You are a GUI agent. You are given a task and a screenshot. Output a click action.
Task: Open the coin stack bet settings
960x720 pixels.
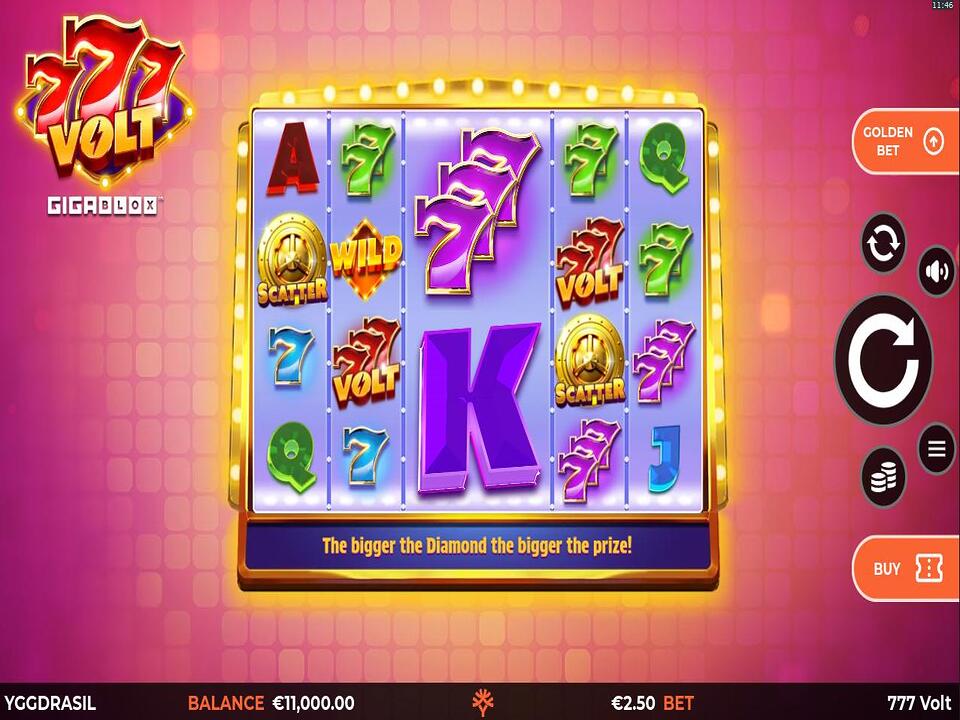883,478
